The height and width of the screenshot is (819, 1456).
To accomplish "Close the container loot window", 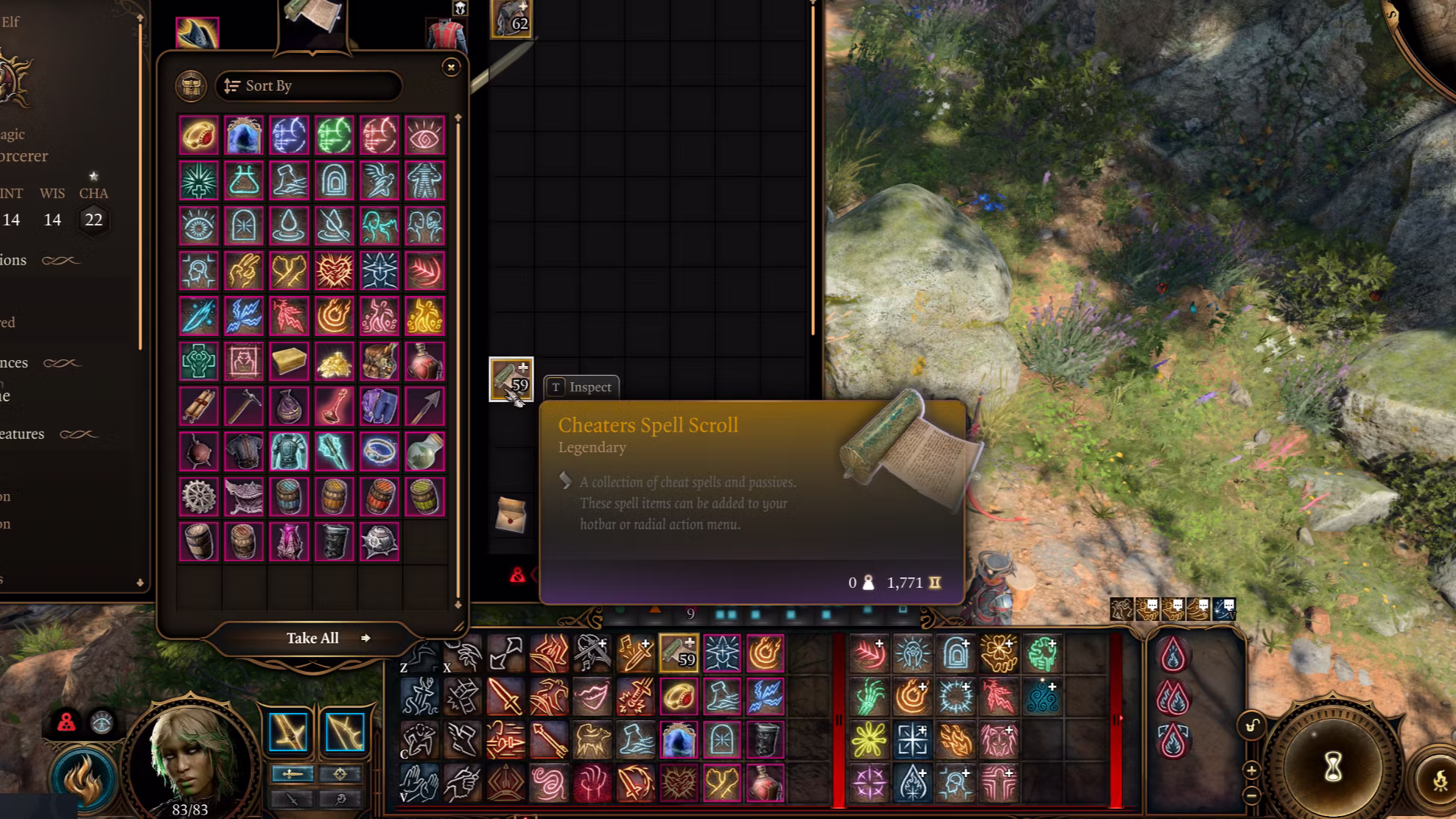I will [x=451, y=67].
